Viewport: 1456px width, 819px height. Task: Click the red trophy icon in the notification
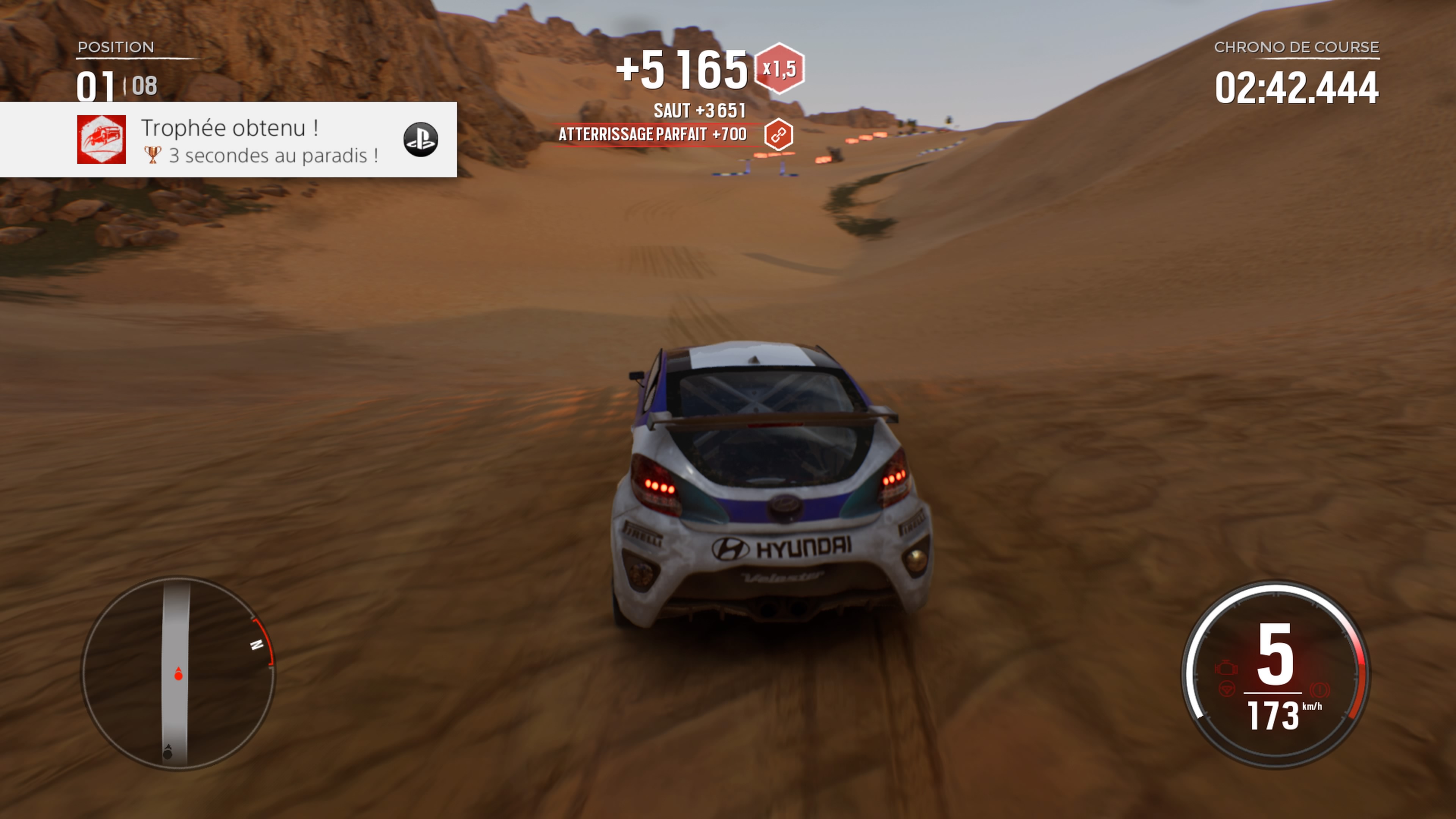[102, 140]
